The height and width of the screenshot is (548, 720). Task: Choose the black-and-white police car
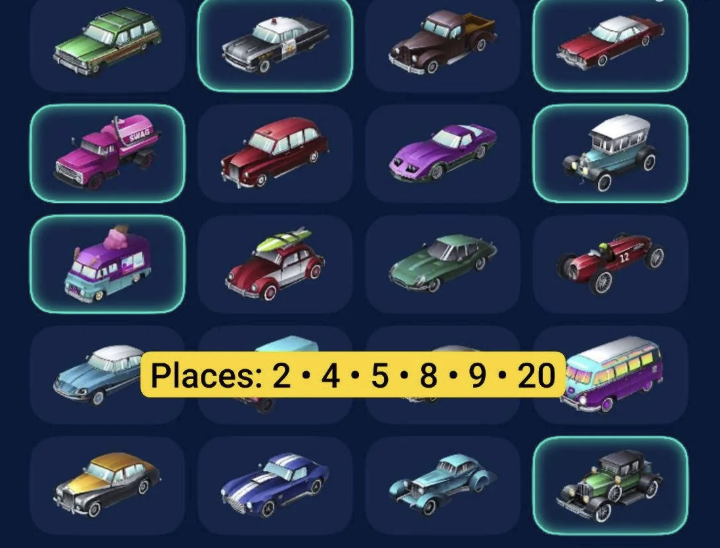(274, 42)
